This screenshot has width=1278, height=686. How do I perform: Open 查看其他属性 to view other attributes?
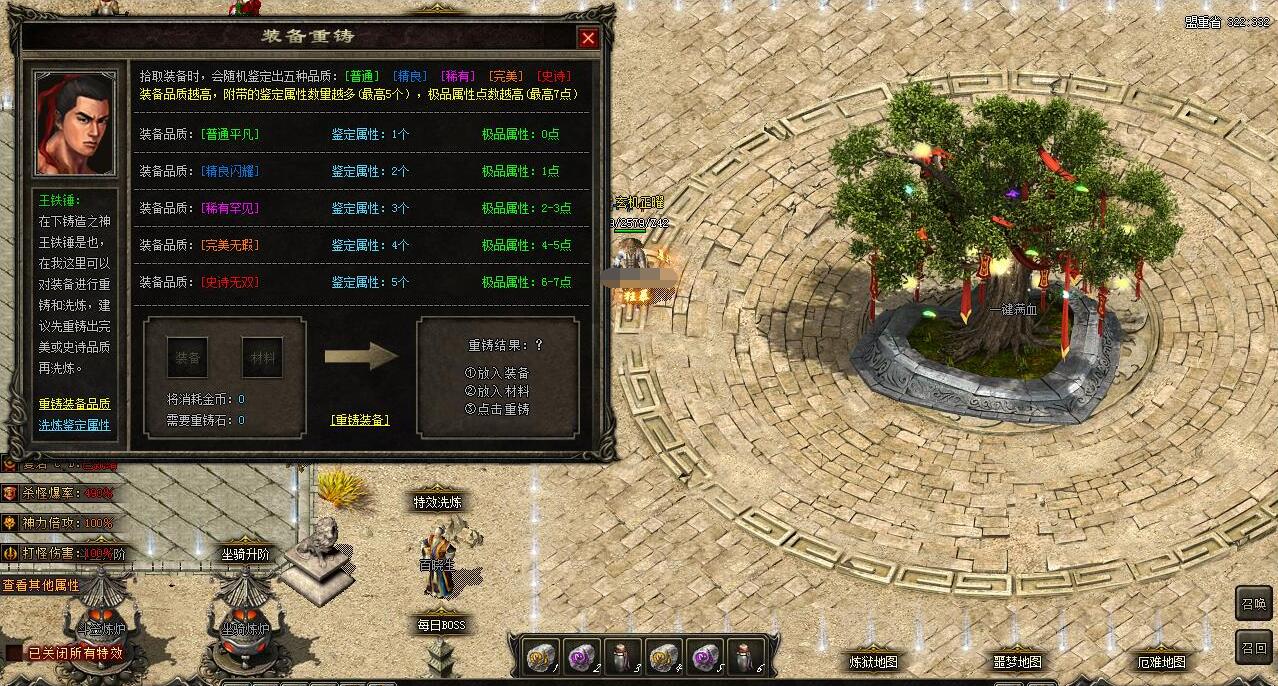(41, 585)
